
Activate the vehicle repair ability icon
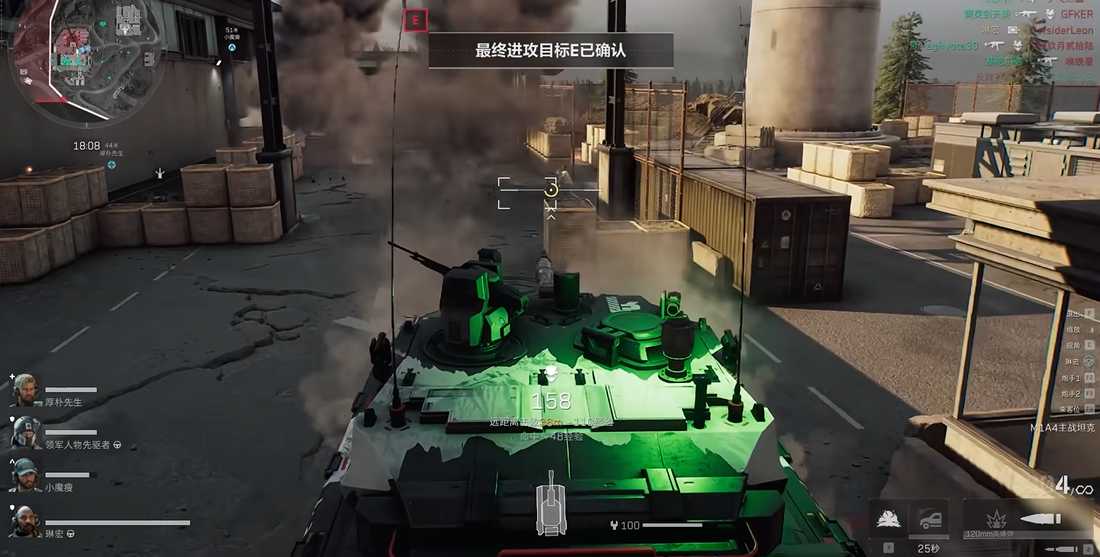(x=929, y=519)
